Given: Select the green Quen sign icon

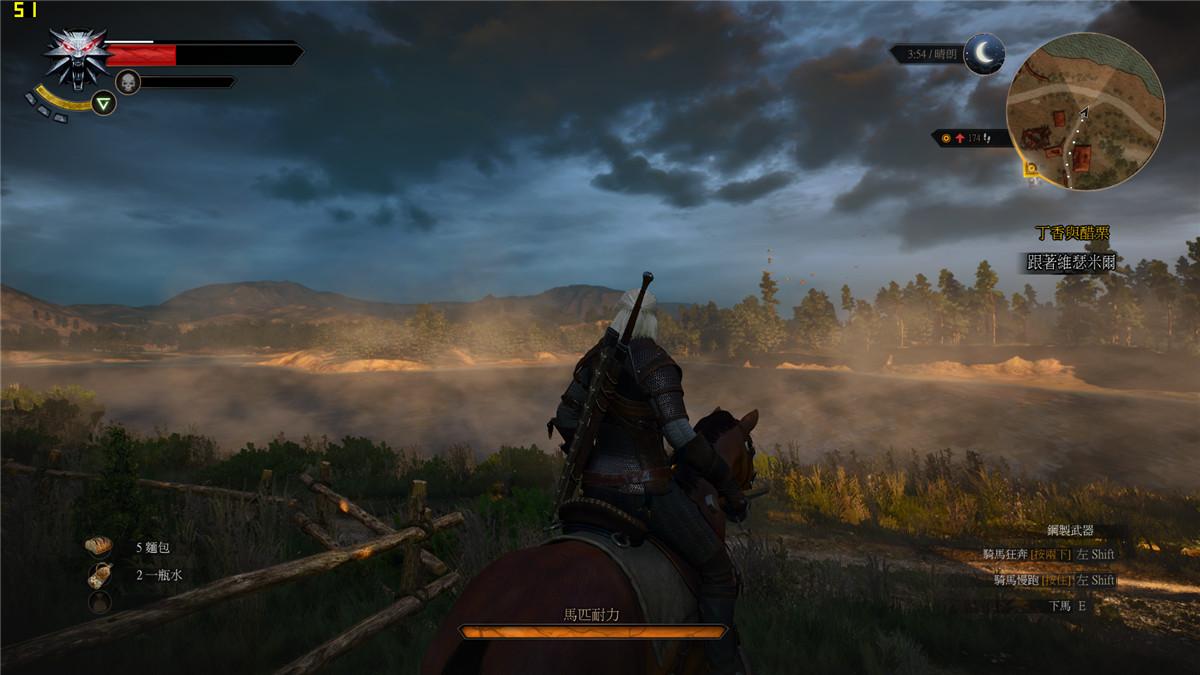Looking at the screenshot, I should click(x=103, y=102).
